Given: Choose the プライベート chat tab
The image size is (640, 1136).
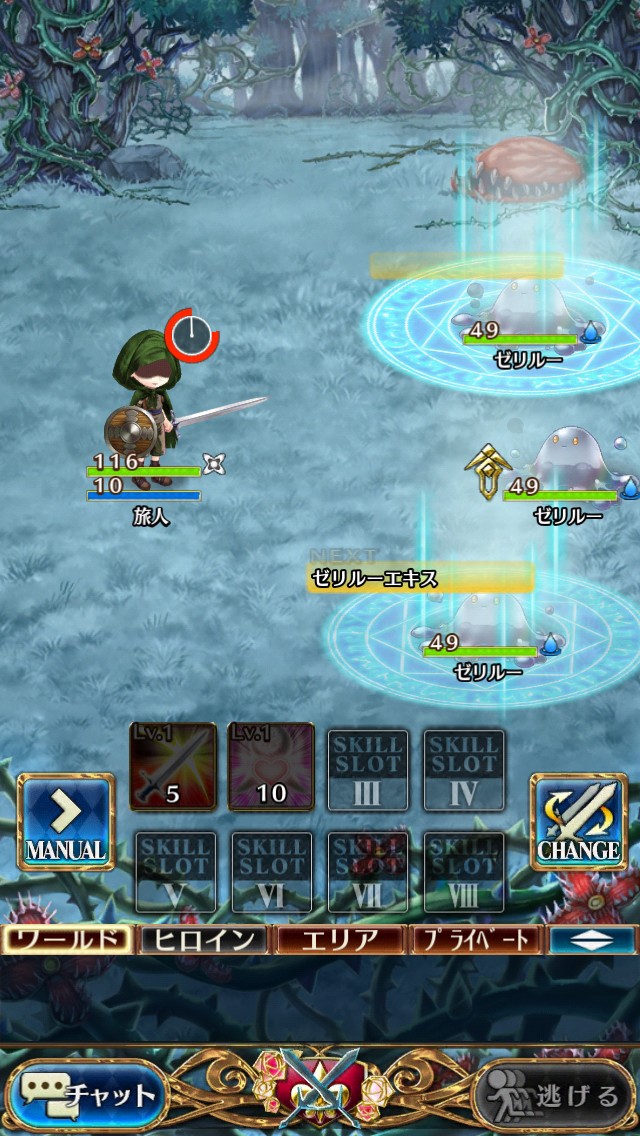Looking at the screenshot, I should point(476,940).
